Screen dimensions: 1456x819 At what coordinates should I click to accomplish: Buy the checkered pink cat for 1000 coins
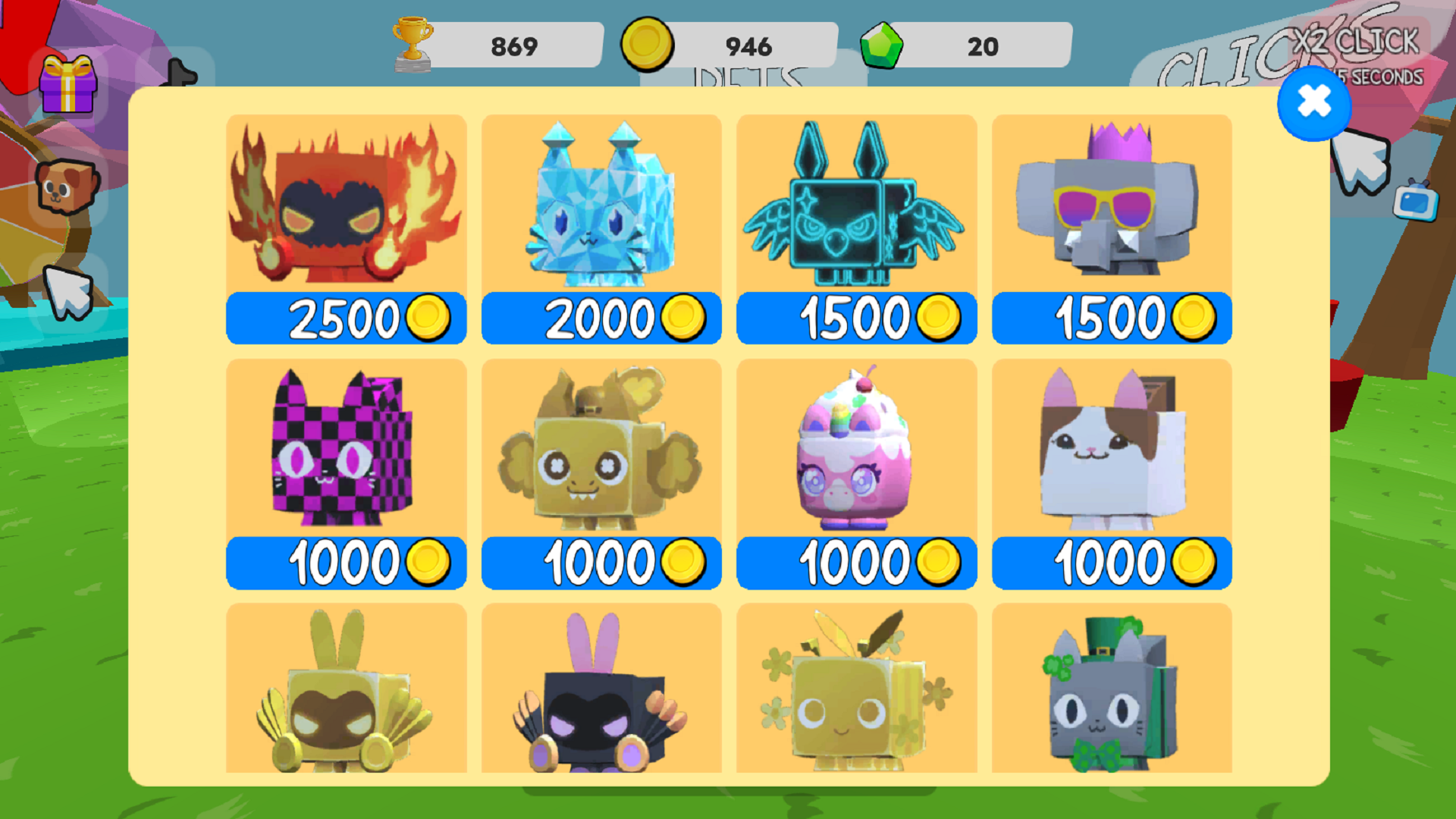[x=345, y=561]
